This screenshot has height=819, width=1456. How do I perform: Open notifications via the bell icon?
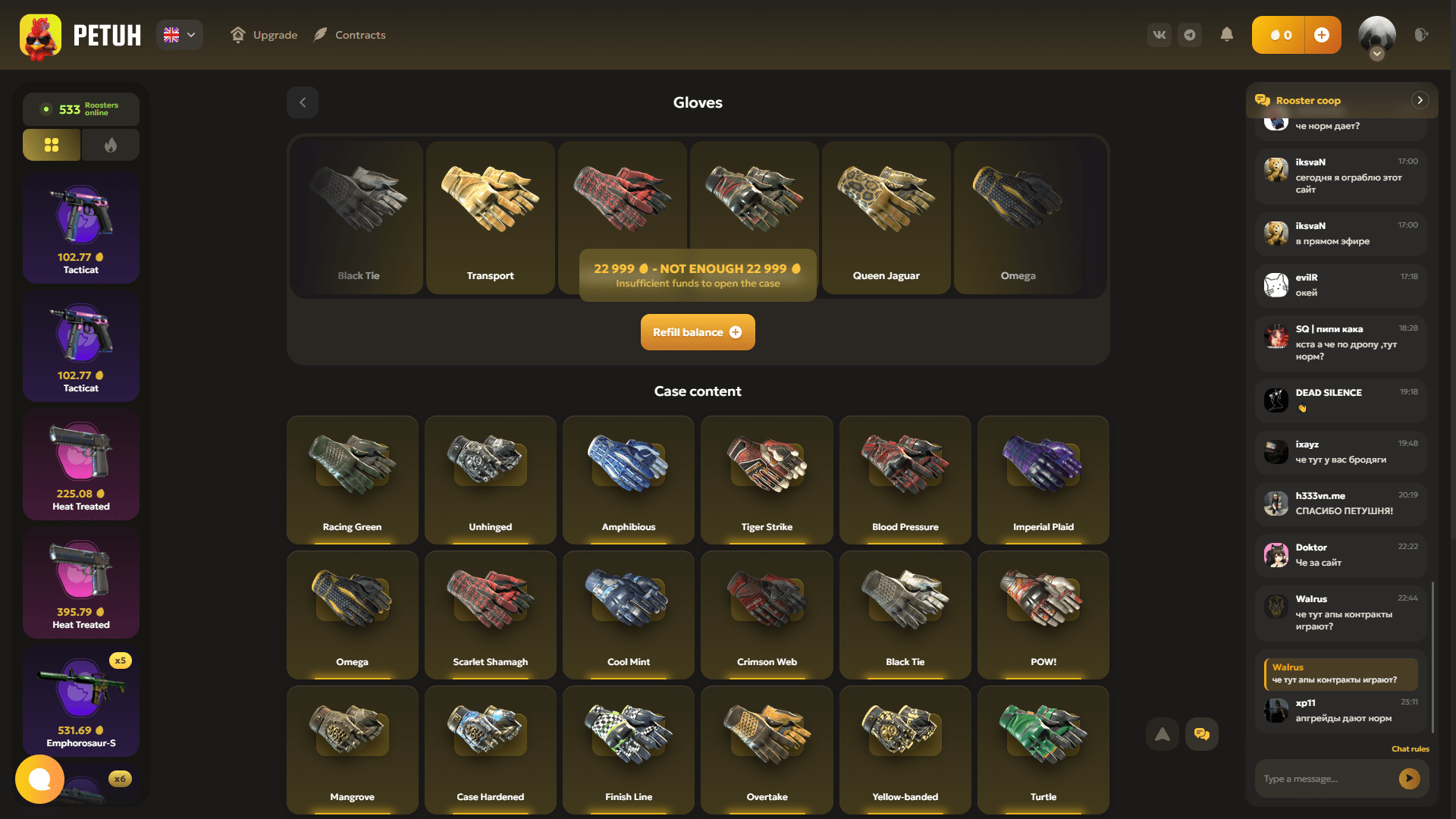1228,34
